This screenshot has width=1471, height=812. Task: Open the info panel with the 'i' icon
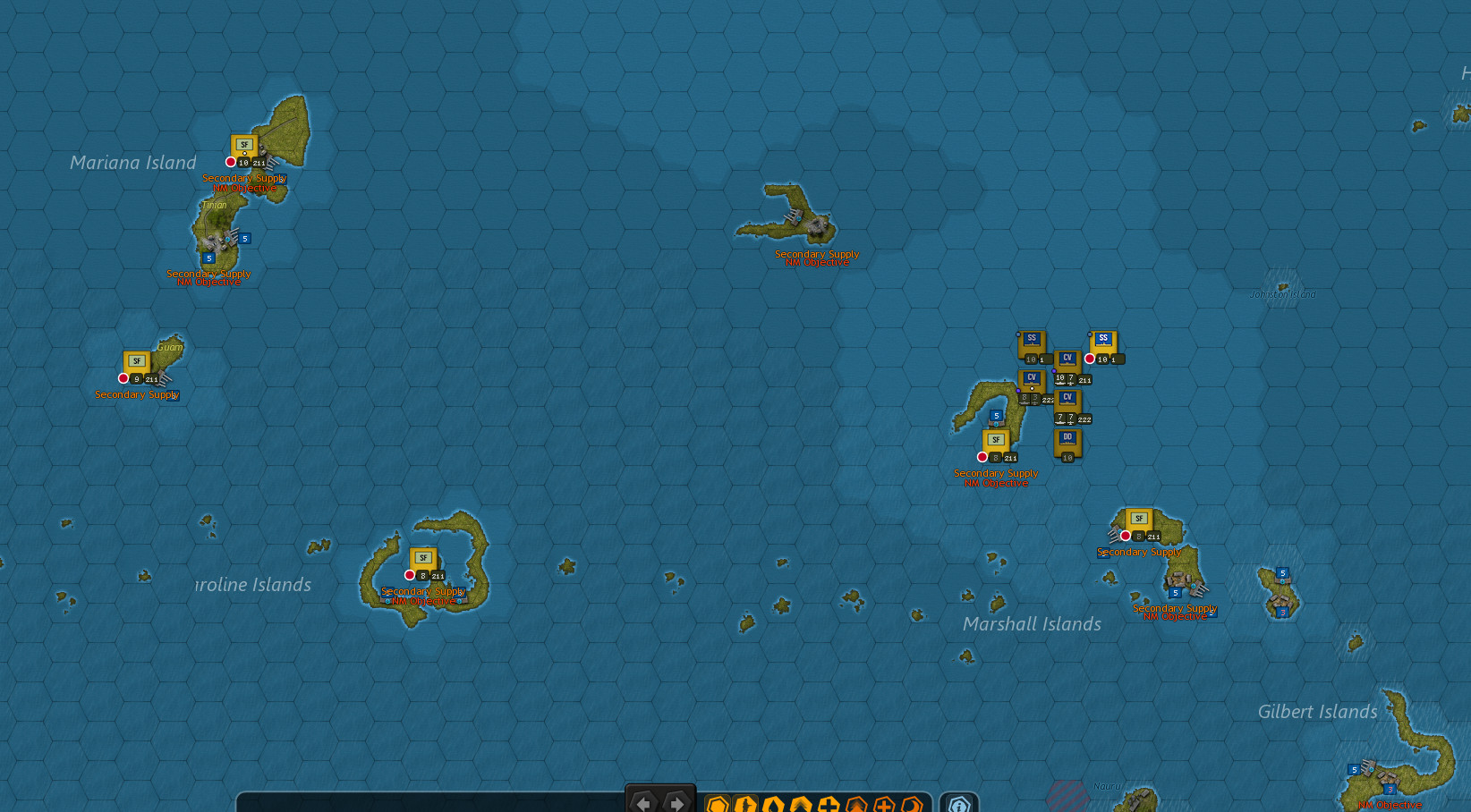[x=957, y=804]
